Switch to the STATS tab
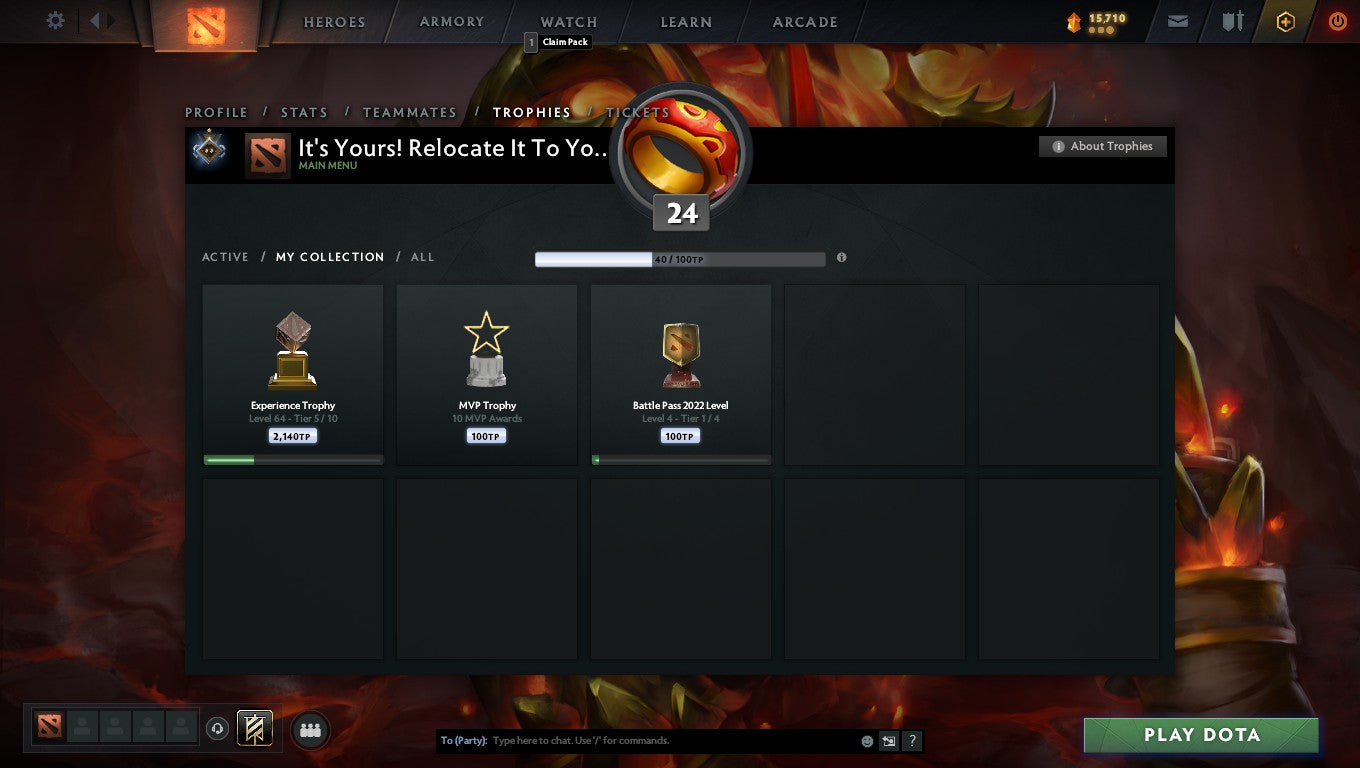 [x=304, y=112]
